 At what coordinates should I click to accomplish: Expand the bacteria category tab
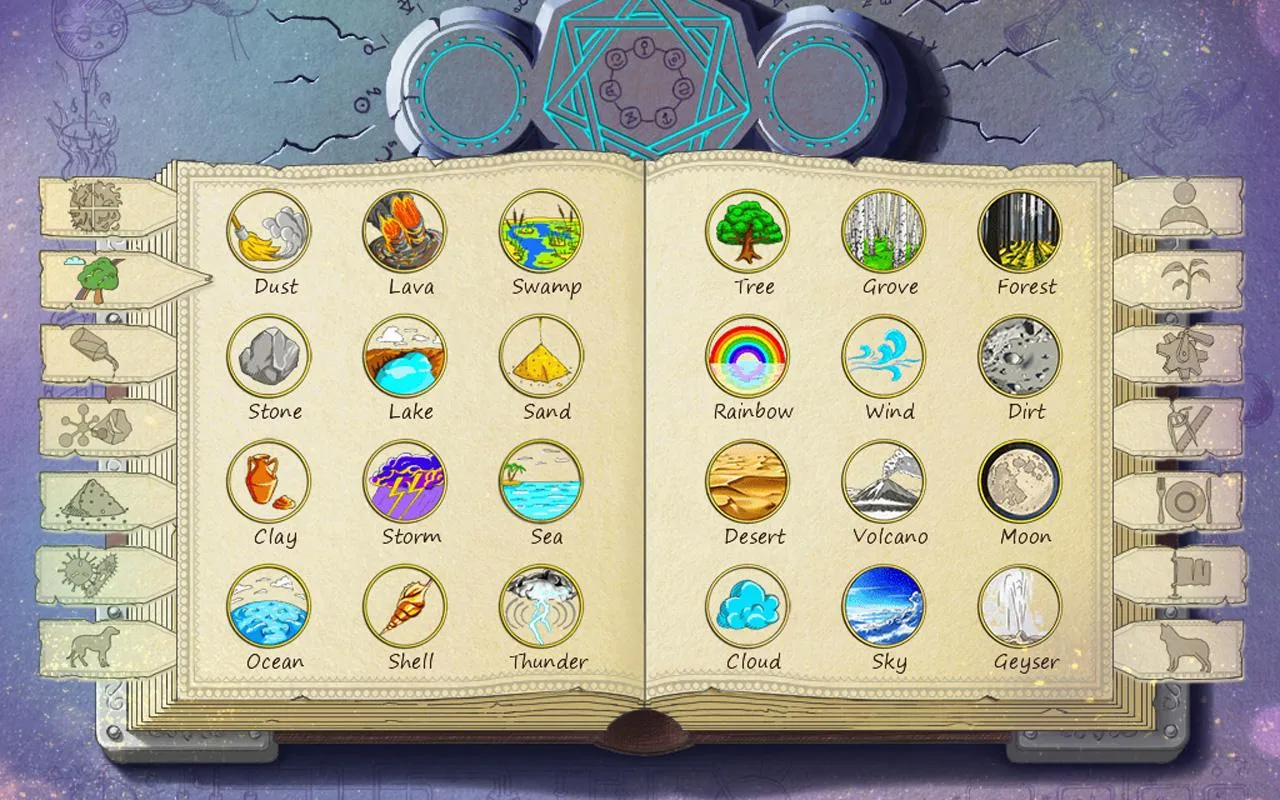click(95, 572)
